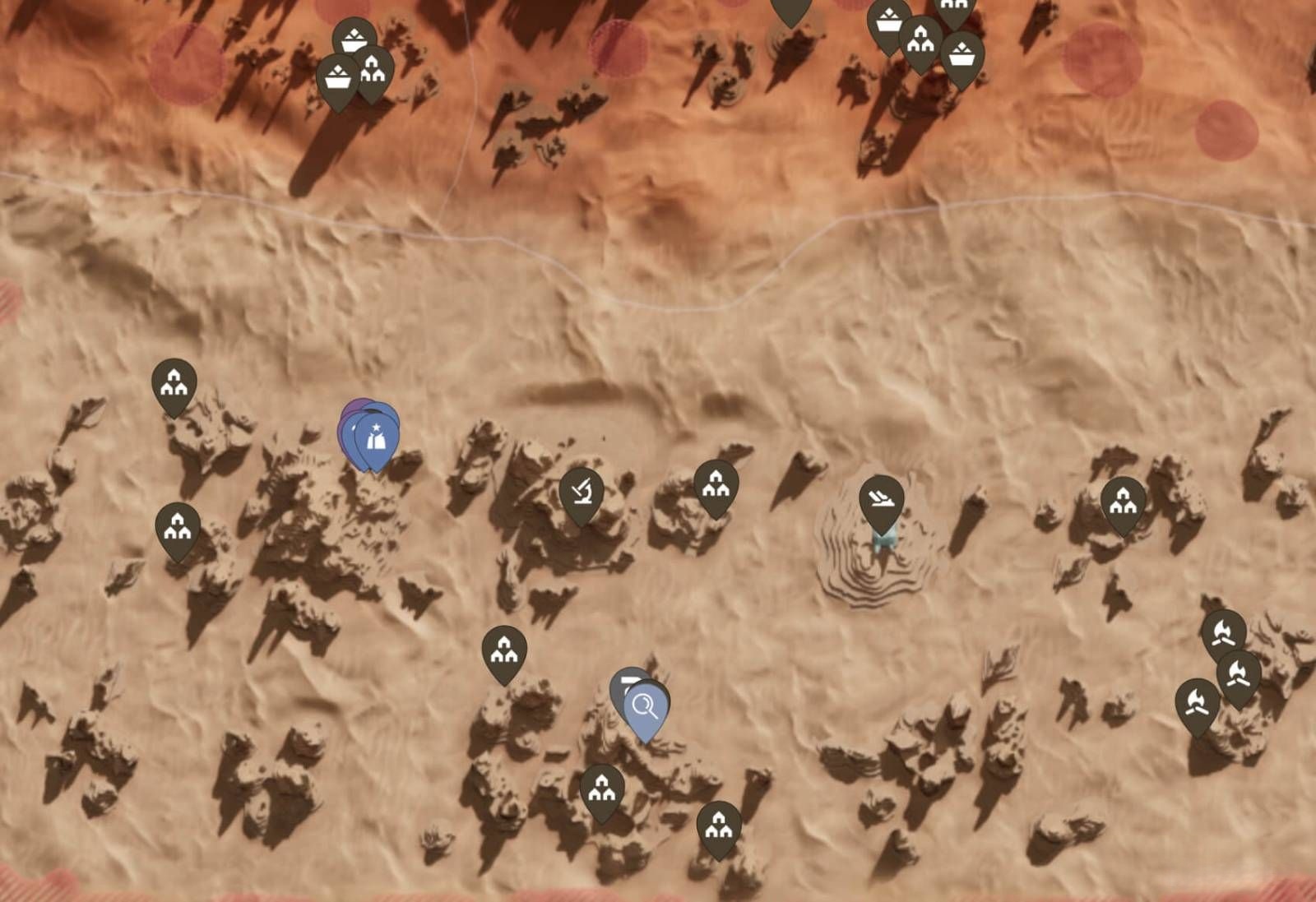Open the upper spice basket marker near the map top
The height and width of the screenshot is (902, 1316).
coord(354,38)
